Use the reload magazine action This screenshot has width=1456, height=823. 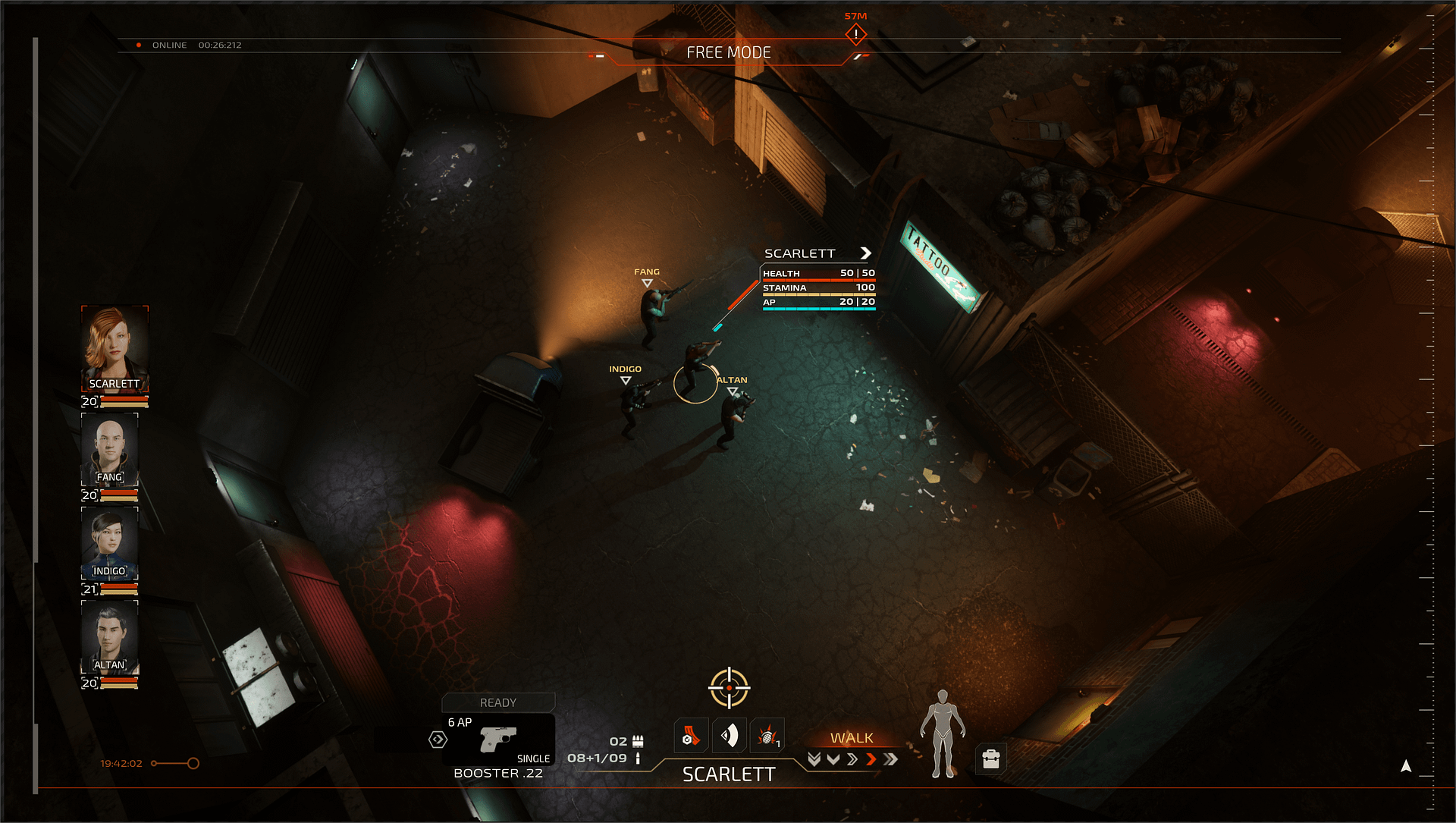pyautogui.click(x=691, y=736)
